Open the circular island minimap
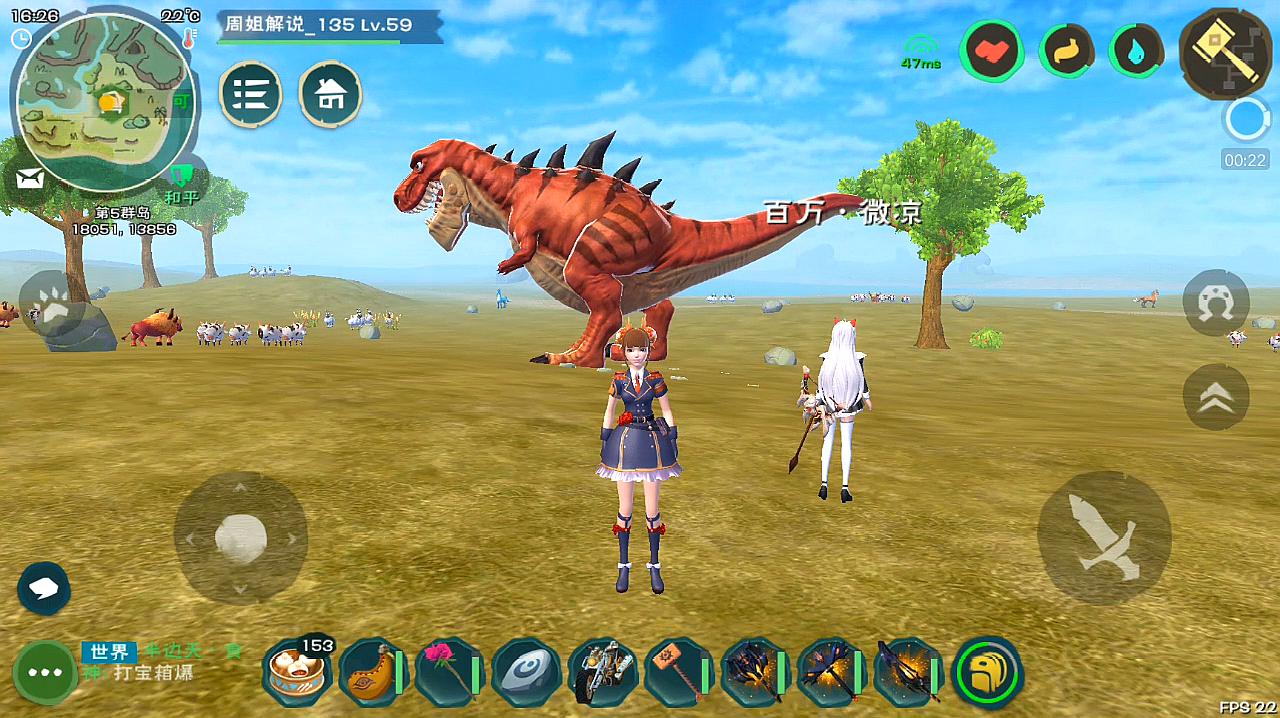 click(x=104, y=102)
